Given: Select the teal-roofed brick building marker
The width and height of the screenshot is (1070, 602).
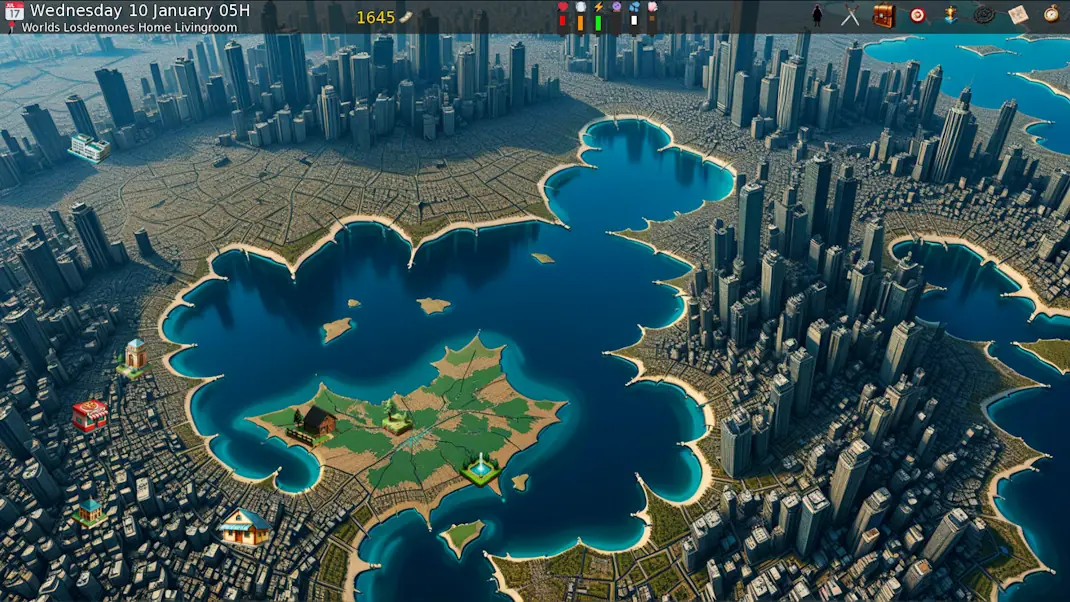Looking at the screenshot, I should point(90,512).
